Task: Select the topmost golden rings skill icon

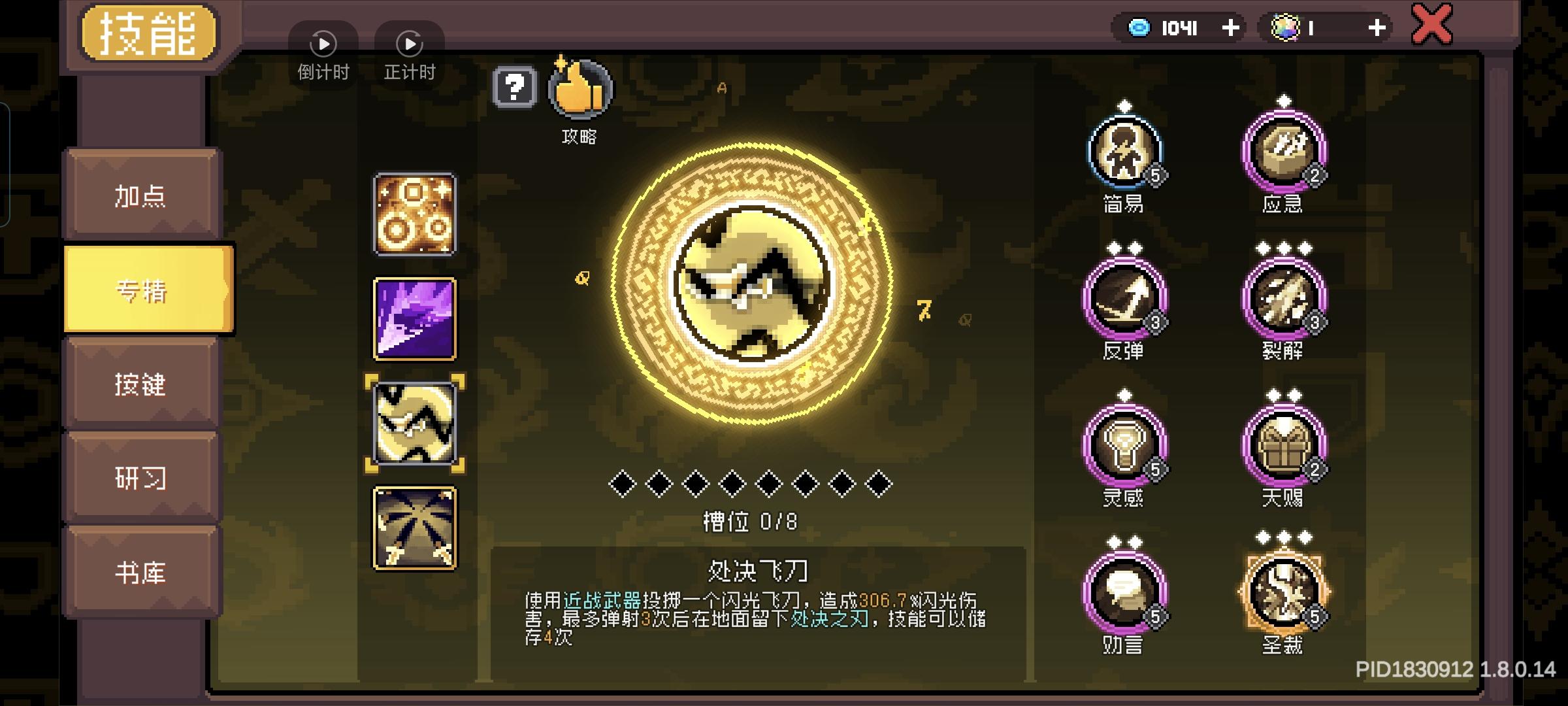Action: point(413,216)
